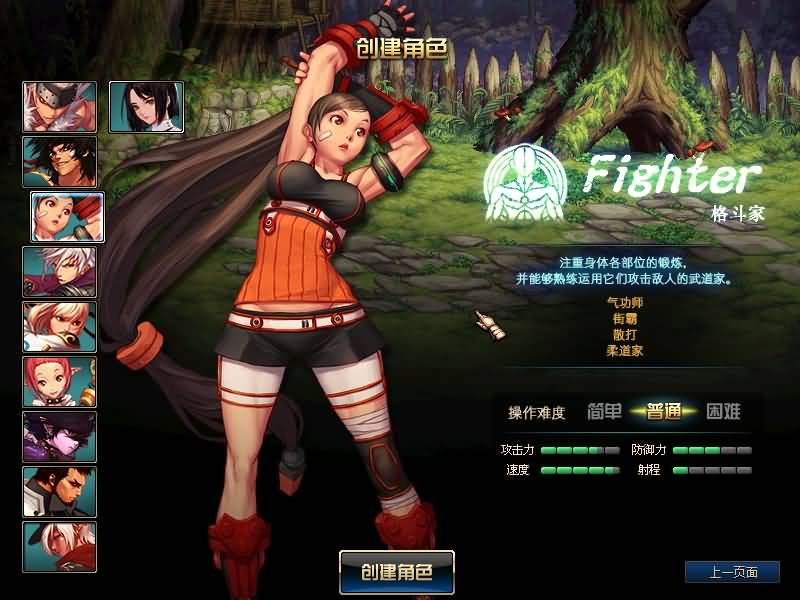This screenshot has width=800, height=600.
Task: Select the highlighted female fighter portrait
Action: (67, 217)
